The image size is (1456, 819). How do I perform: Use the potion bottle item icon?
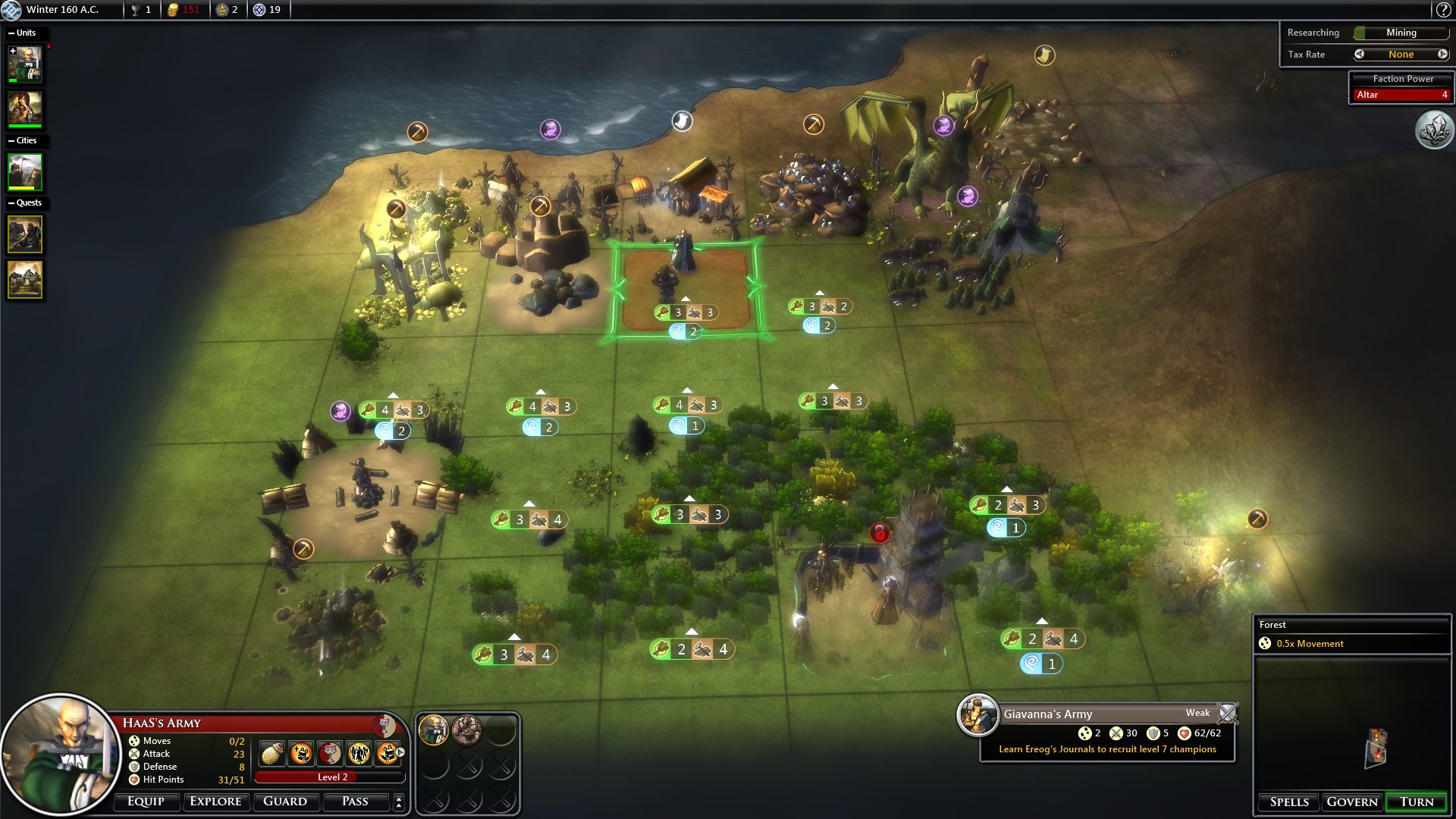click(272, 753)
